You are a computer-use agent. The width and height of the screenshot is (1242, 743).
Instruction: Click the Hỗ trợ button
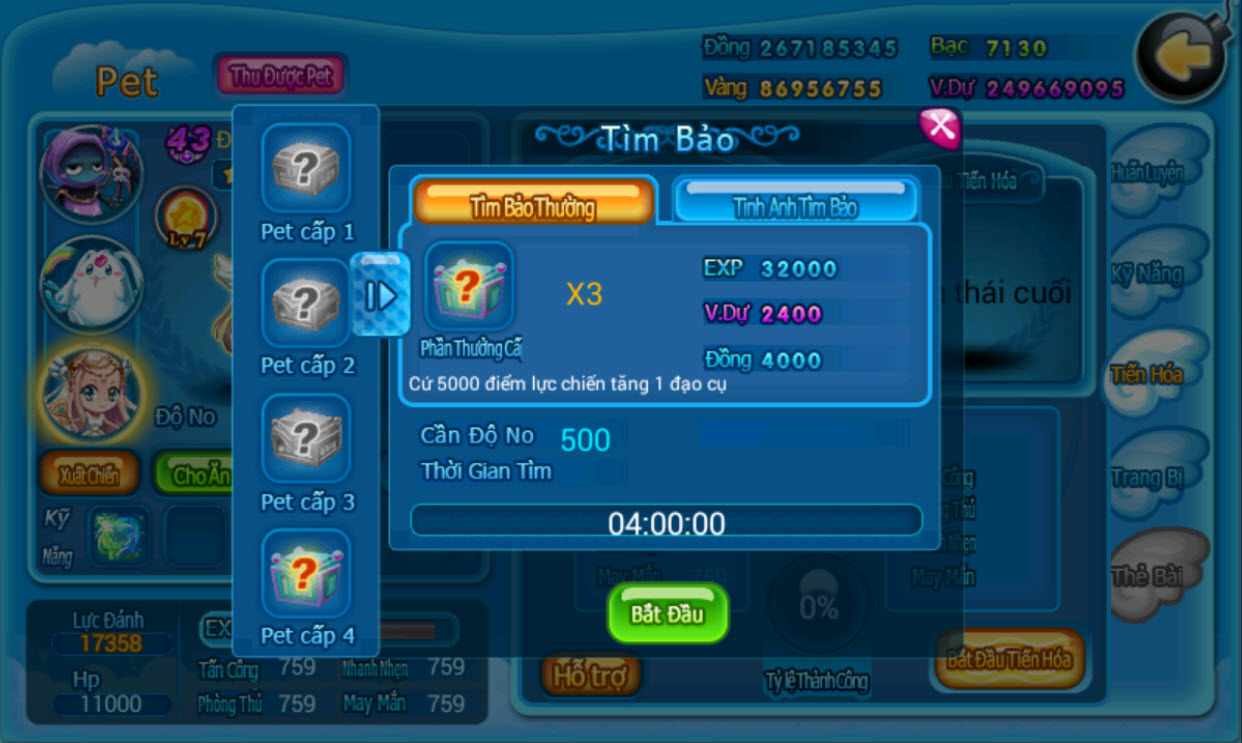590,676
